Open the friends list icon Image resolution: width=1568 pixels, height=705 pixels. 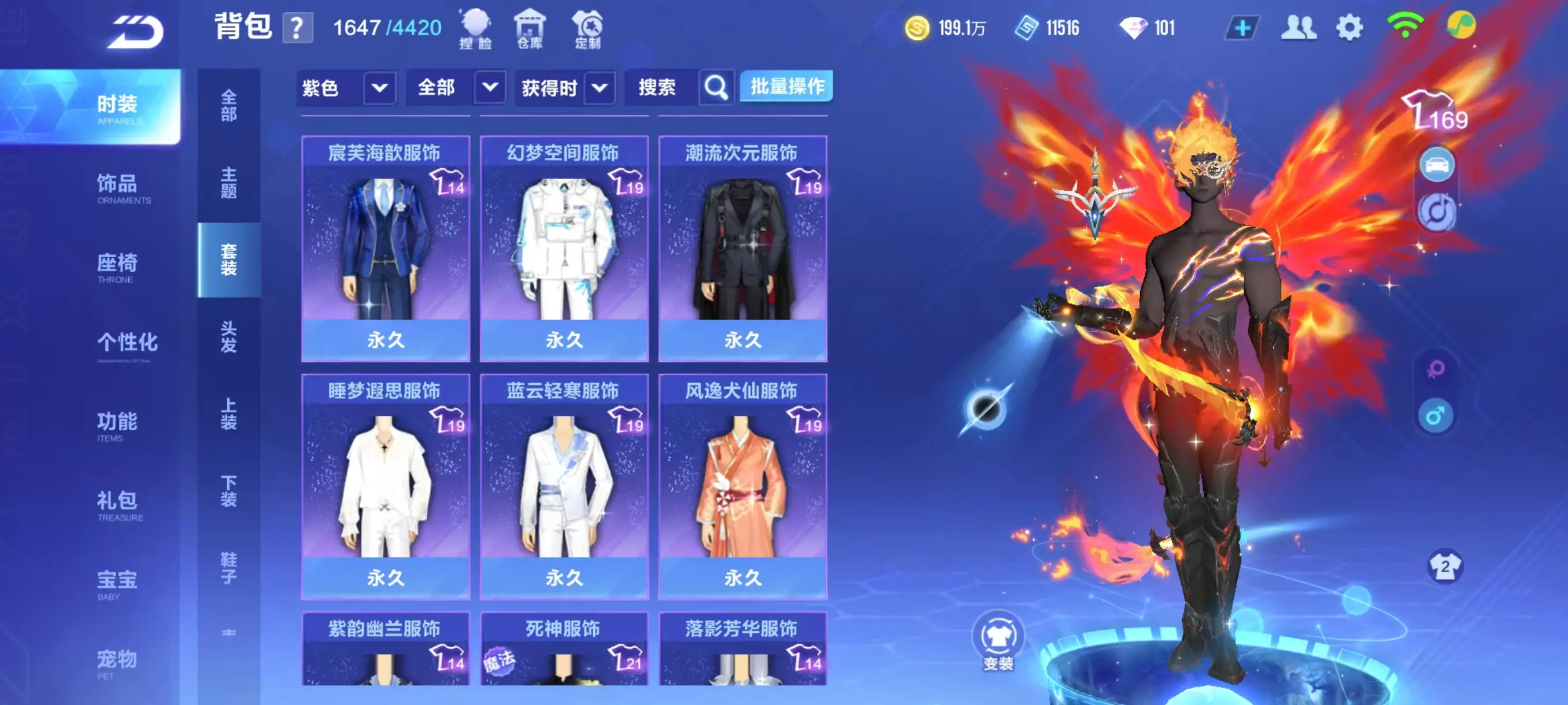coord(1299,27)
